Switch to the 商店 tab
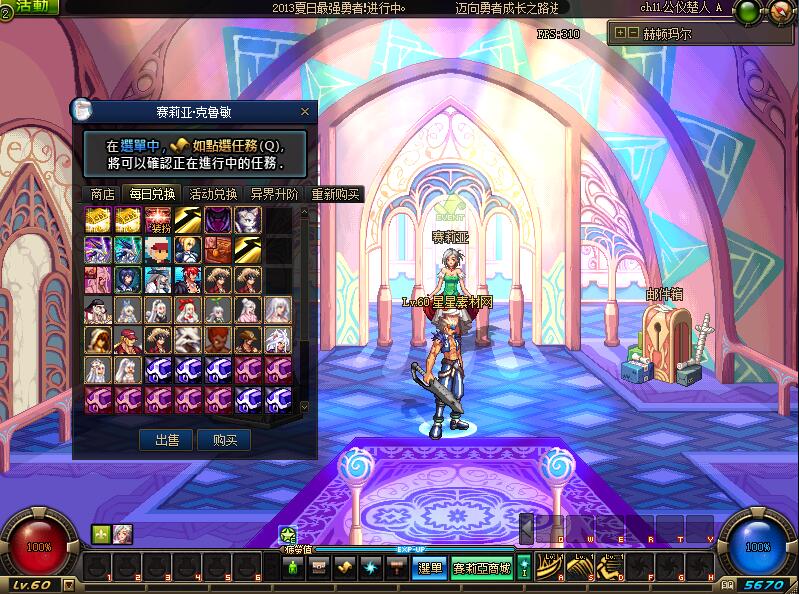The image size is (799, 594). [102, 194]
